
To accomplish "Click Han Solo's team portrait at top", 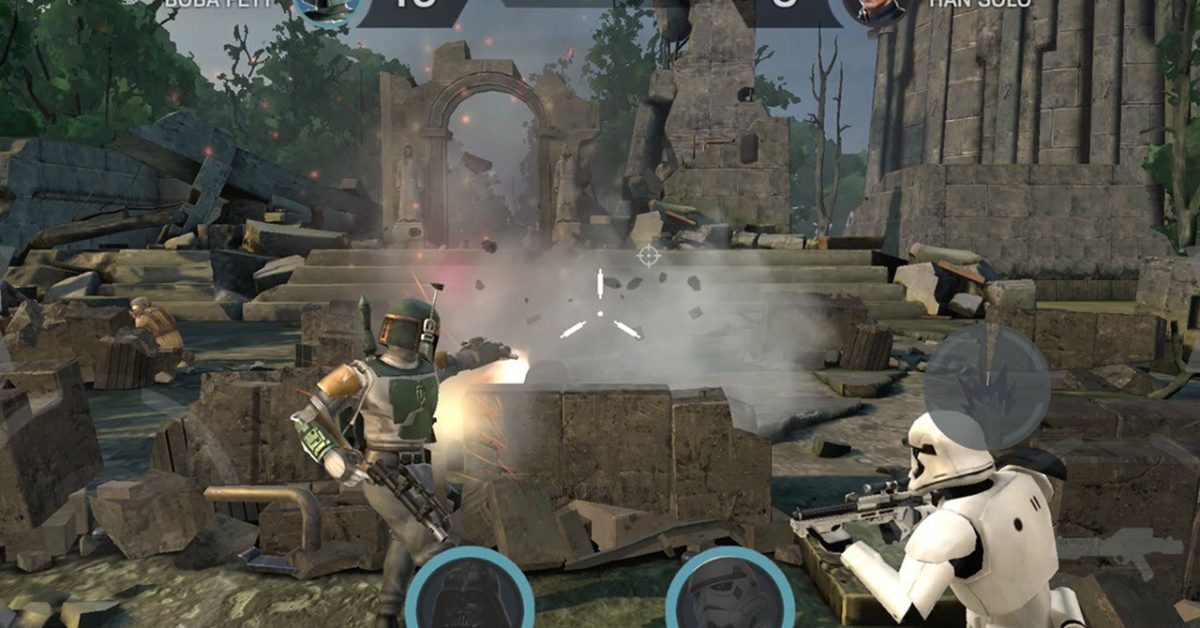I will pos(874,8).
